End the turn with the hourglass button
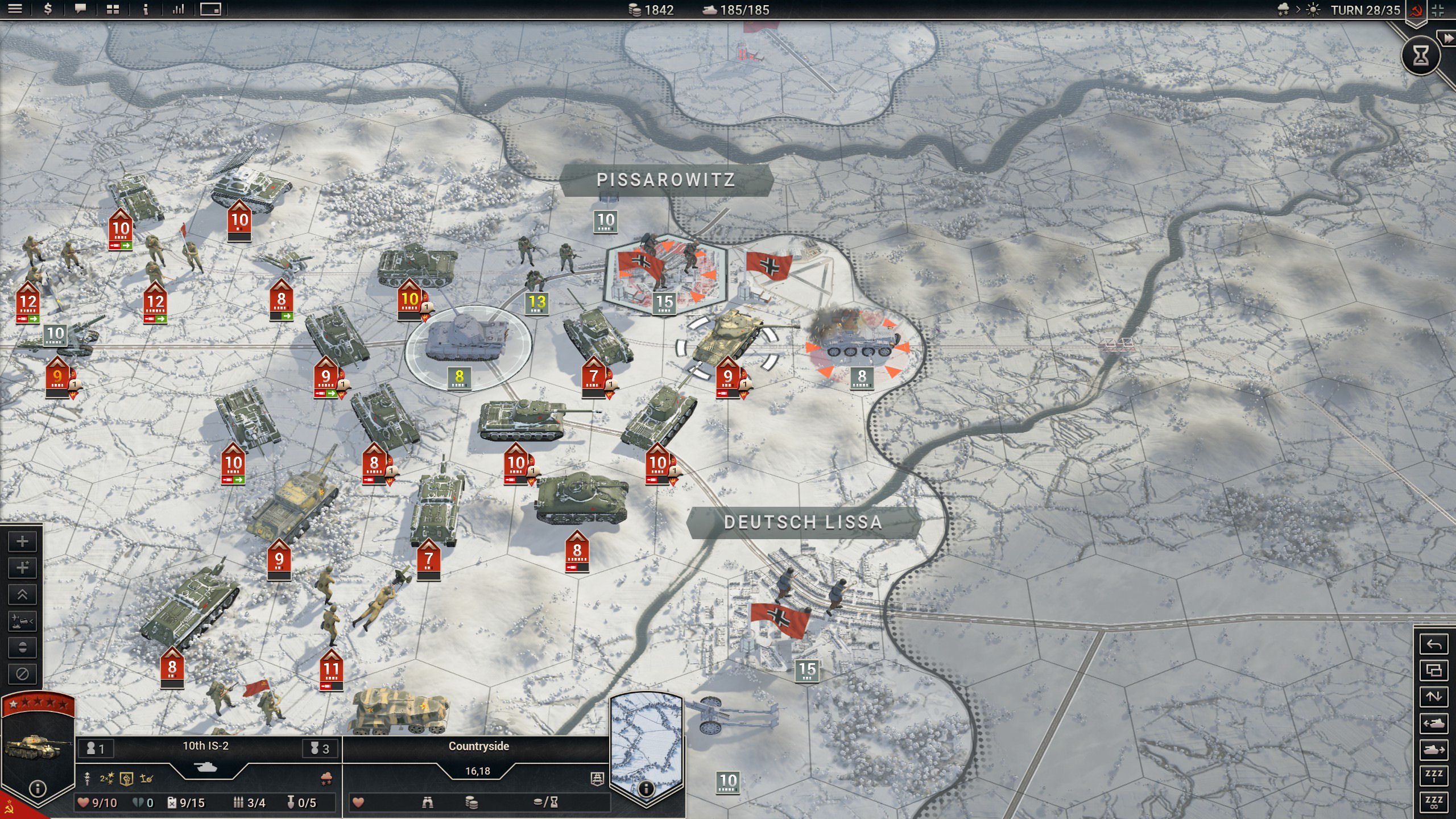 (x=1420, y=55)
